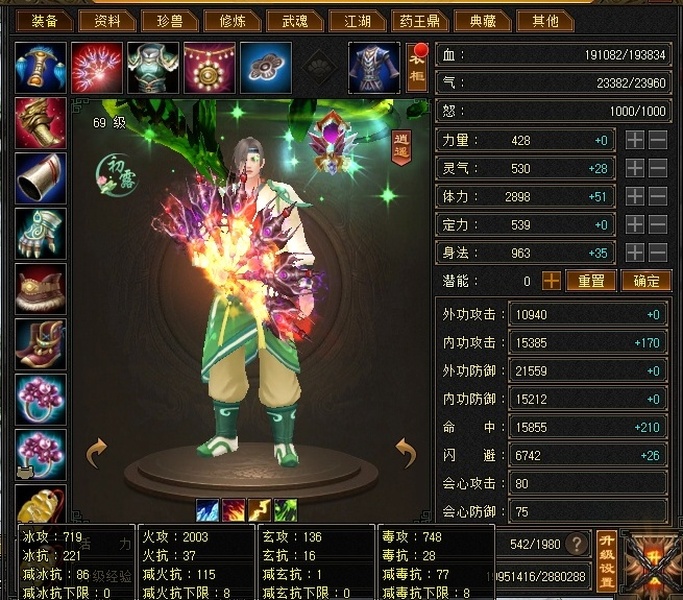
Task: Select the 修炼 tab
Action: click(x=232, y=20)
